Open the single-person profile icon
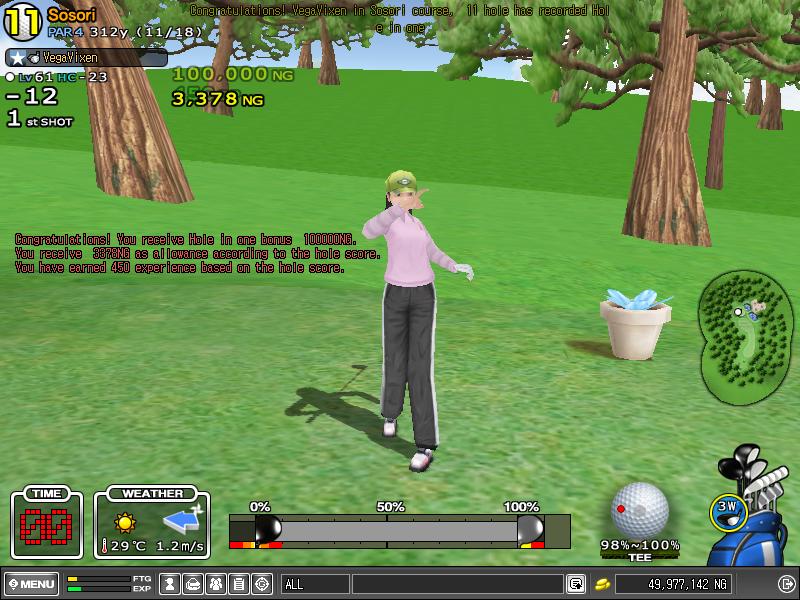 171,584
